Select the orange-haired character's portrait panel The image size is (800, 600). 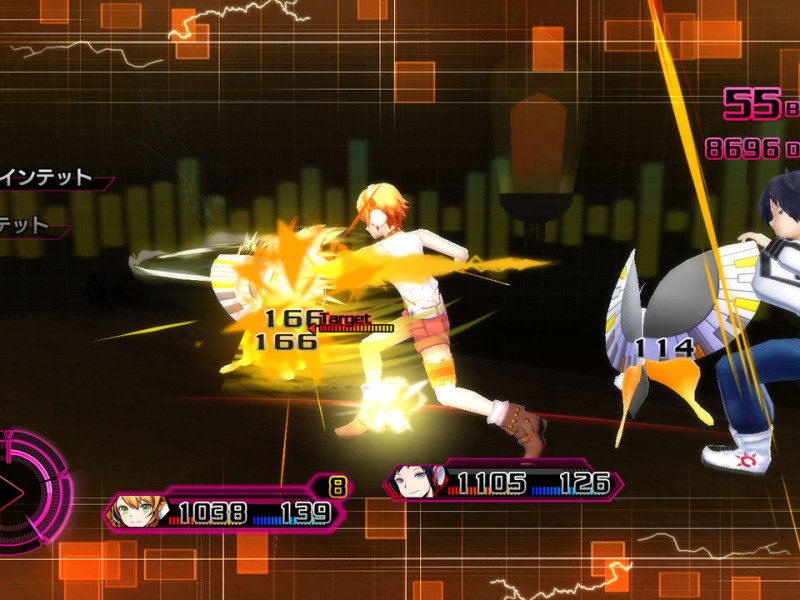[x=137, y=513]
